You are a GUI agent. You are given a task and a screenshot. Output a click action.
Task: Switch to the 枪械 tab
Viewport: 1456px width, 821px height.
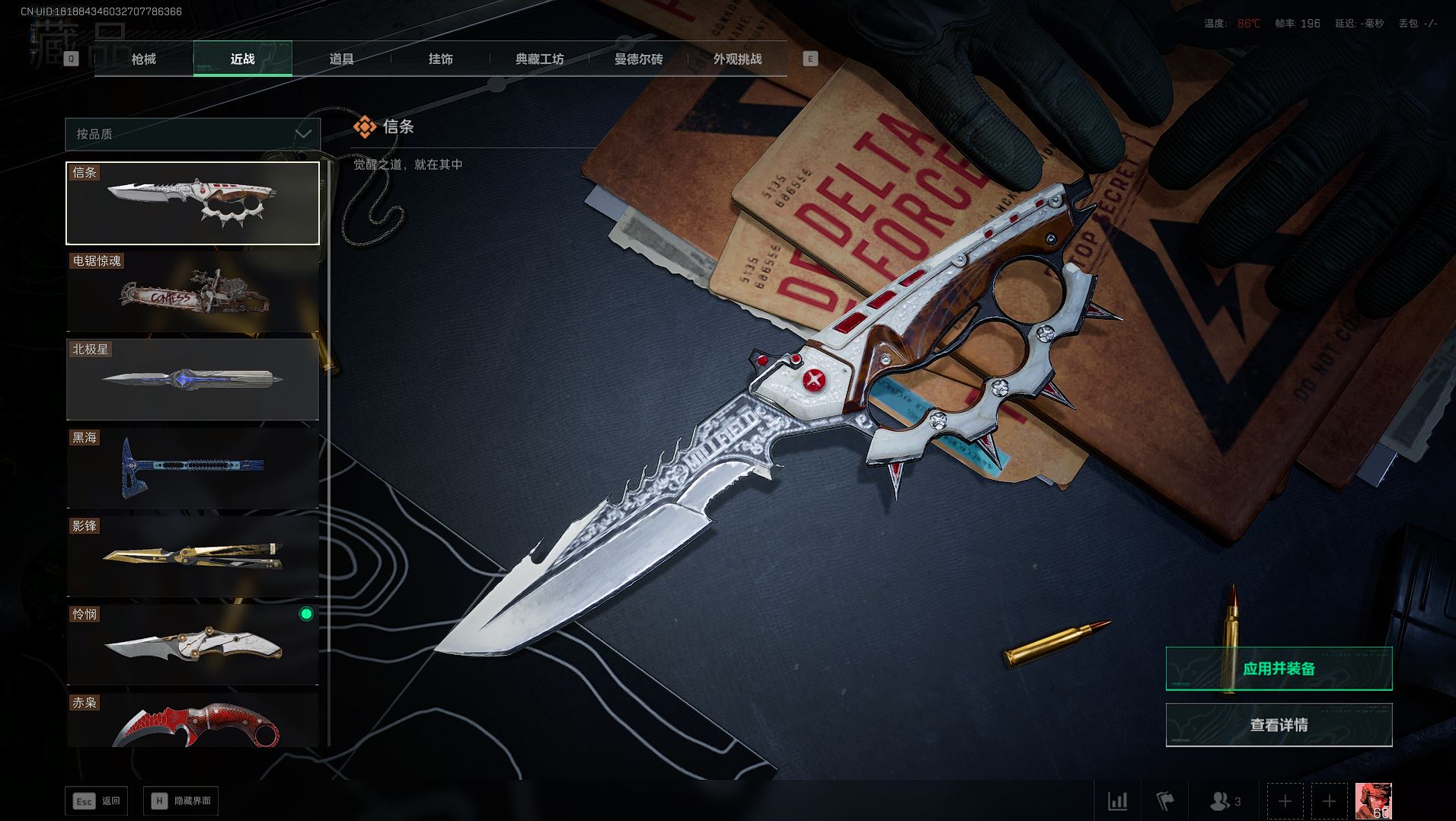tap(144, 59)
